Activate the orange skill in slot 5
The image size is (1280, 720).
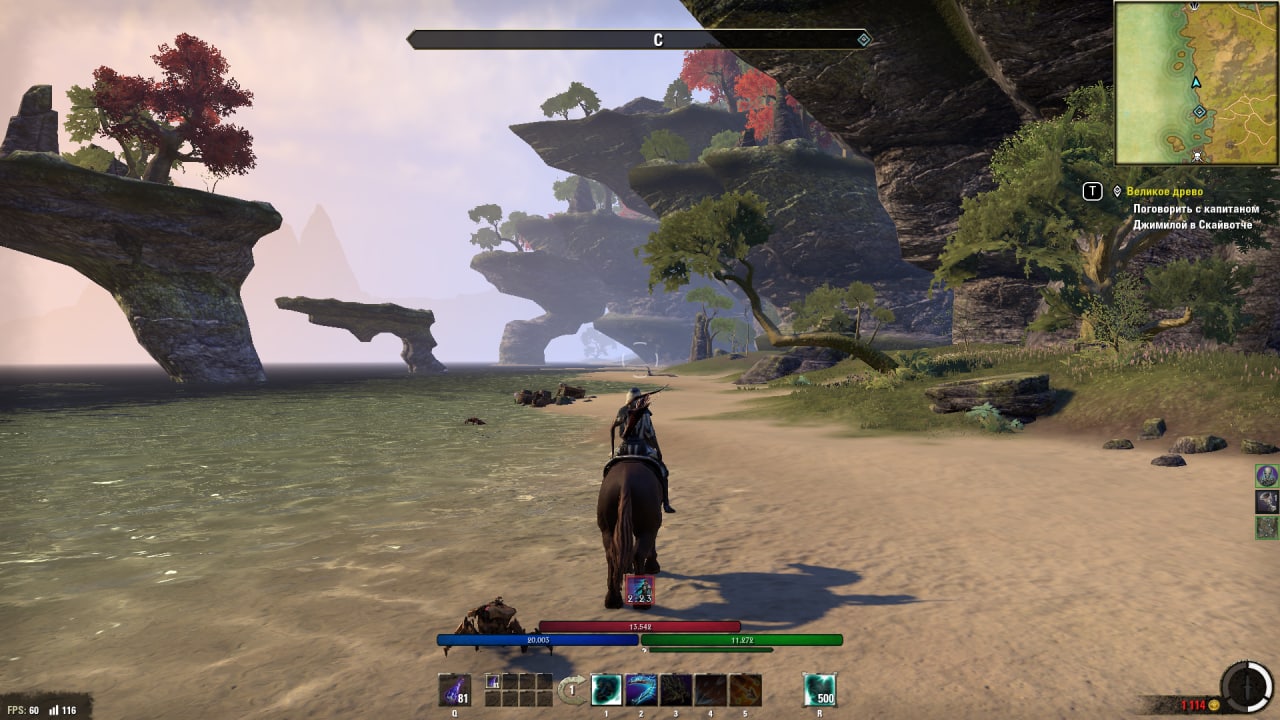point(745,690)
